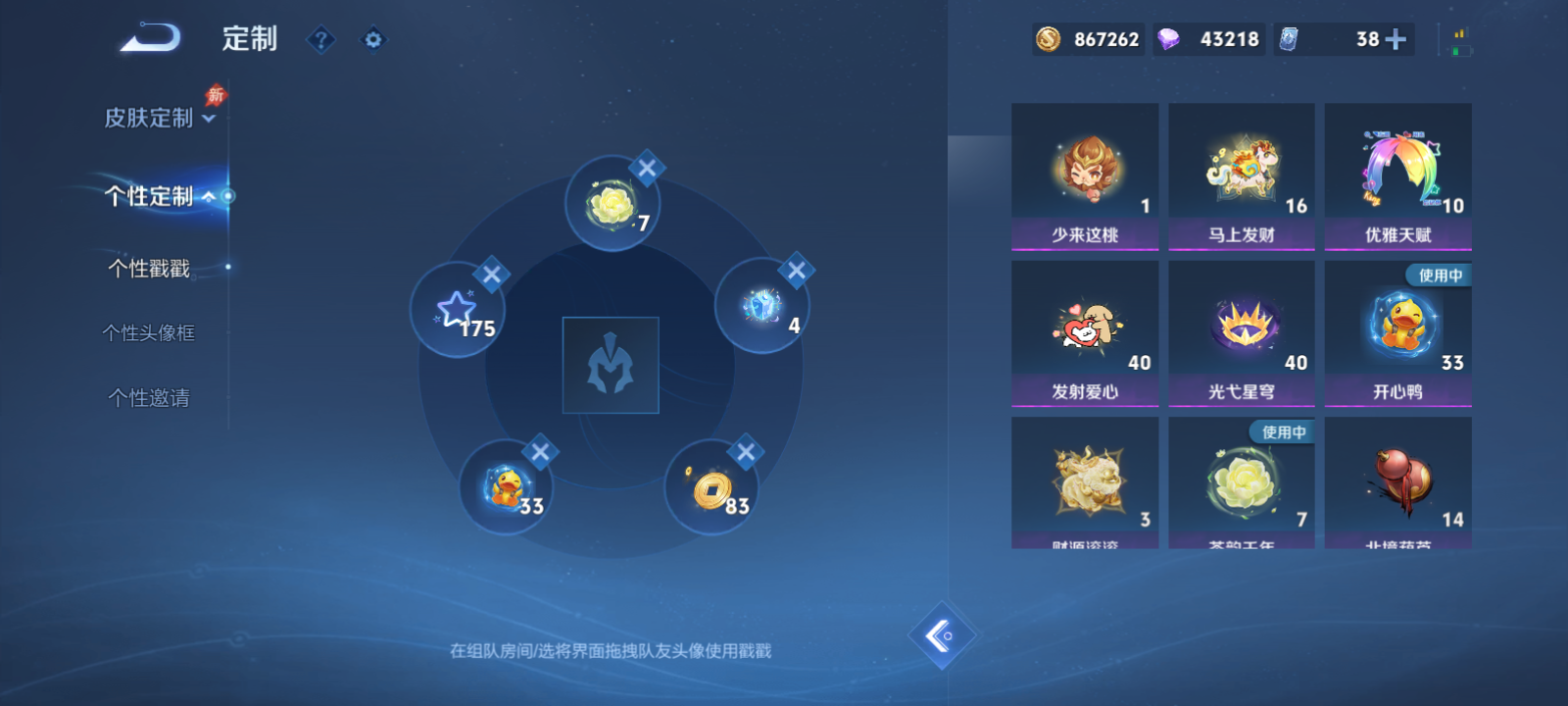Click the gold coin currency icon
This screenshot has height=706, width=1568.
pyautogui.click(x=1048, y=40)
